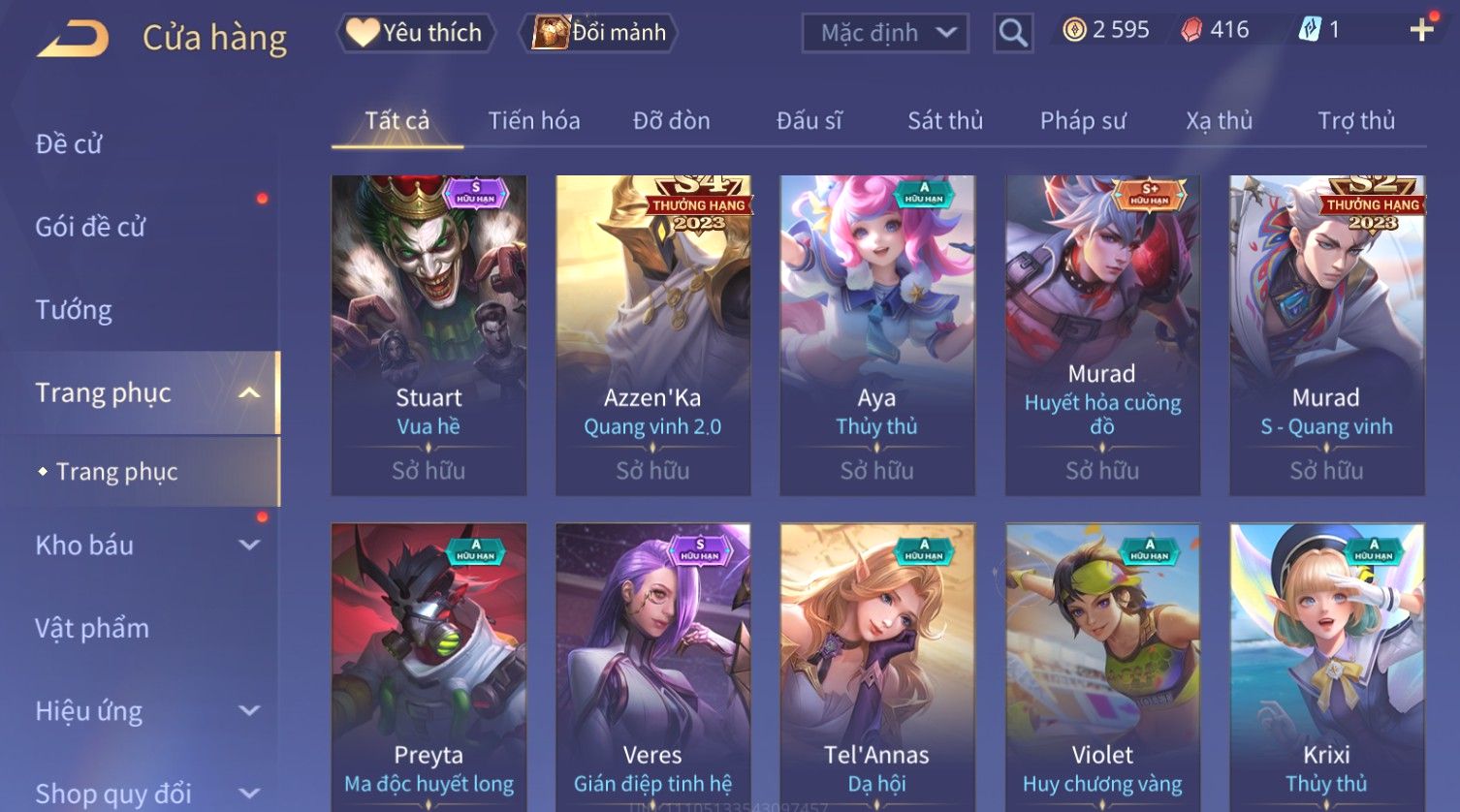The image size is (1460, 812).
Task: Switch to the Pháp sư tab
Action: pos(1083,121)
